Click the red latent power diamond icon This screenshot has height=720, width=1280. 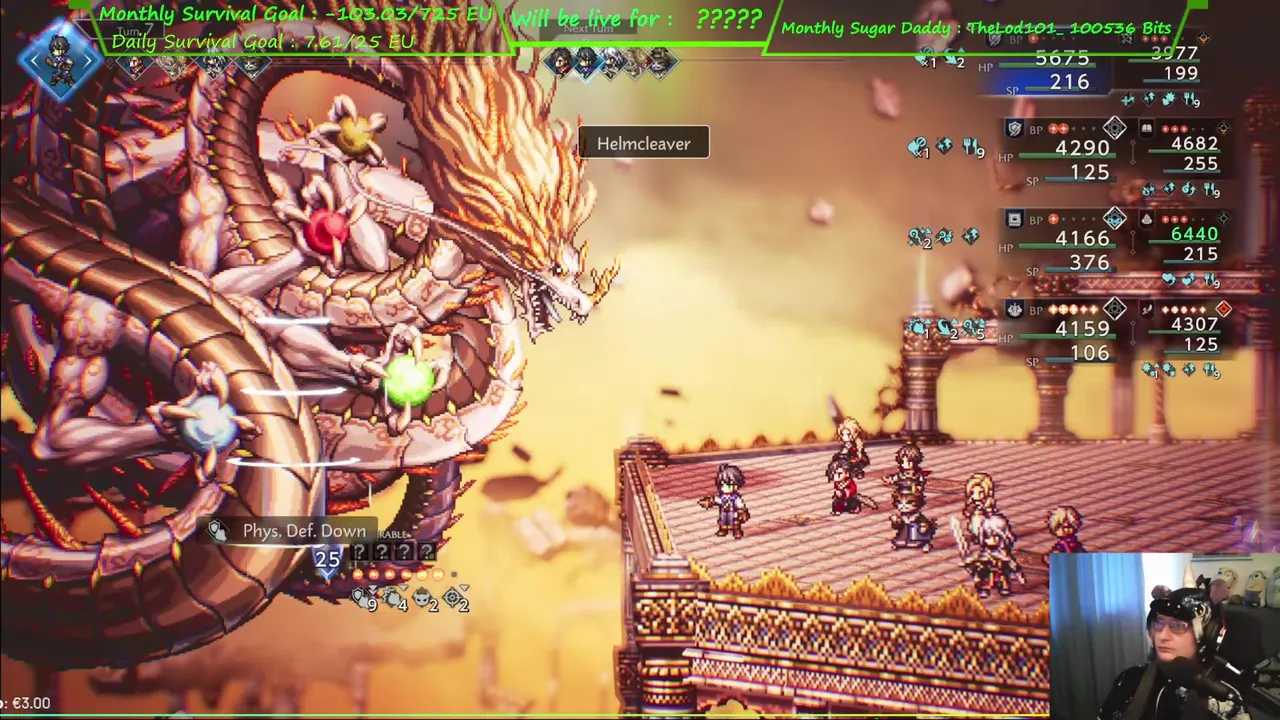coord(1223,310)
